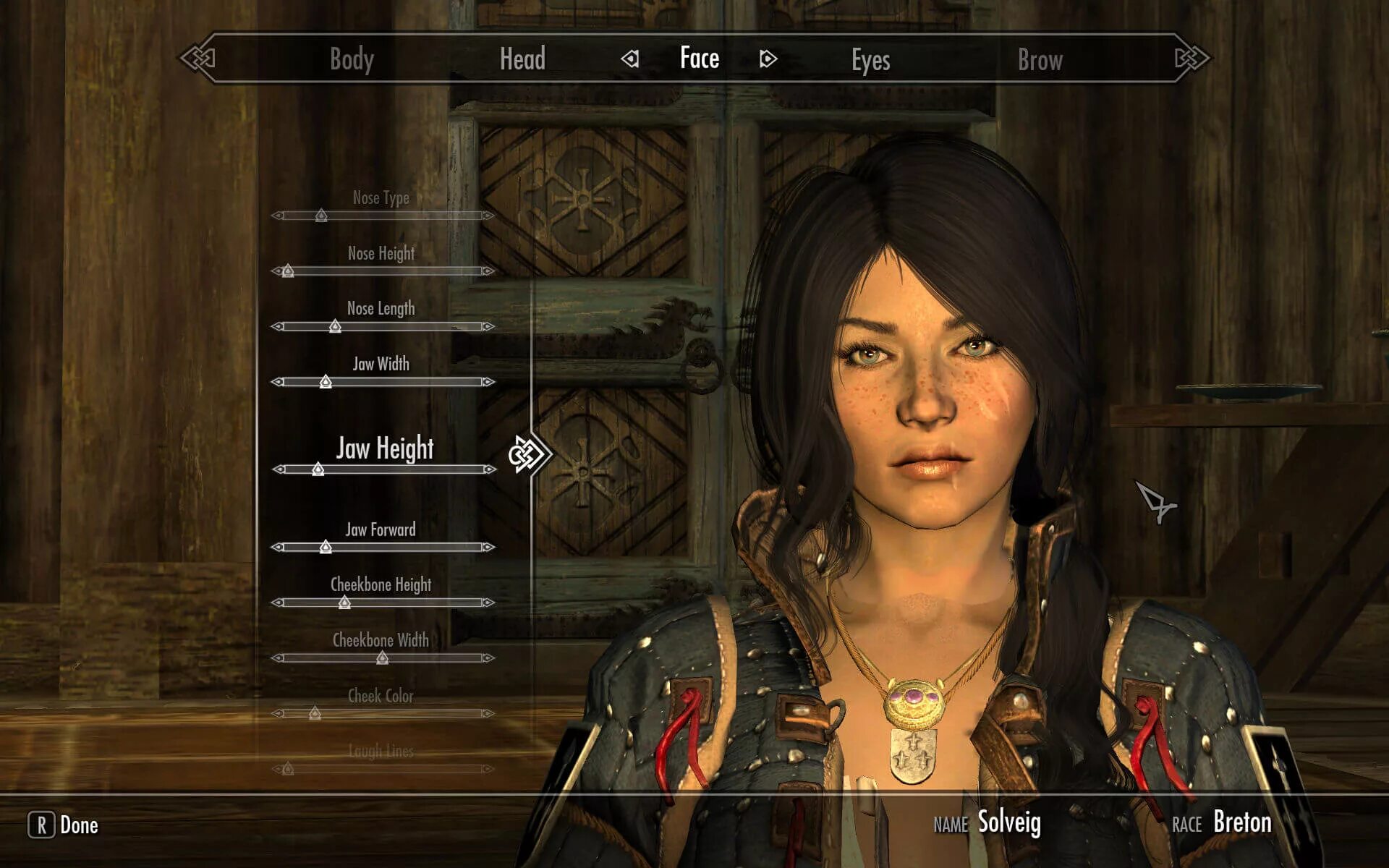1389x868 pixels.
Task: Click the Jaw Width slider
Action: (383, 382)
